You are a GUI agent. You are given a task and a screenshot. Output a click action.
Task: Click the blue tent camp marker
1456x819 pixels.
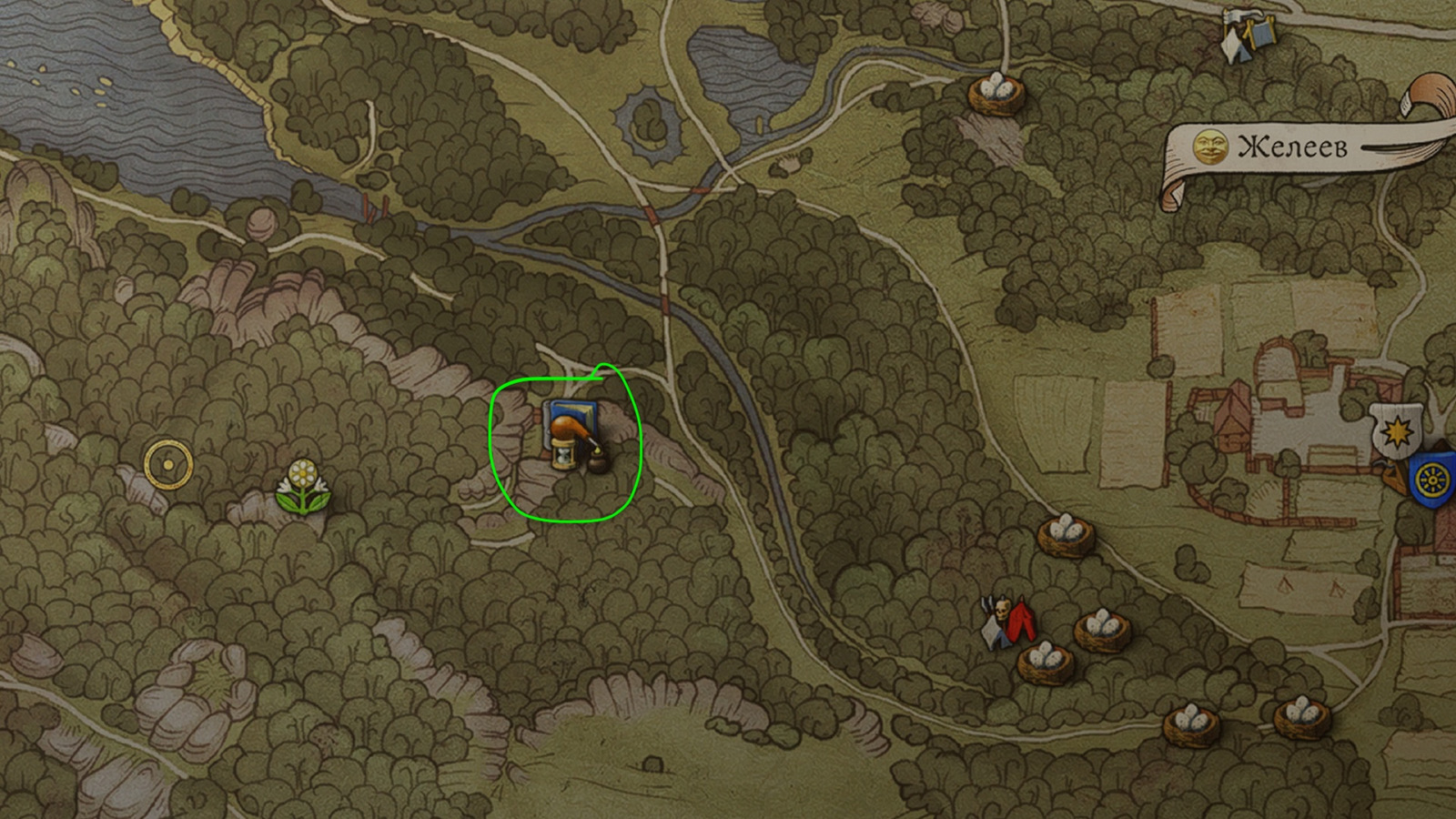(1250, 35)
